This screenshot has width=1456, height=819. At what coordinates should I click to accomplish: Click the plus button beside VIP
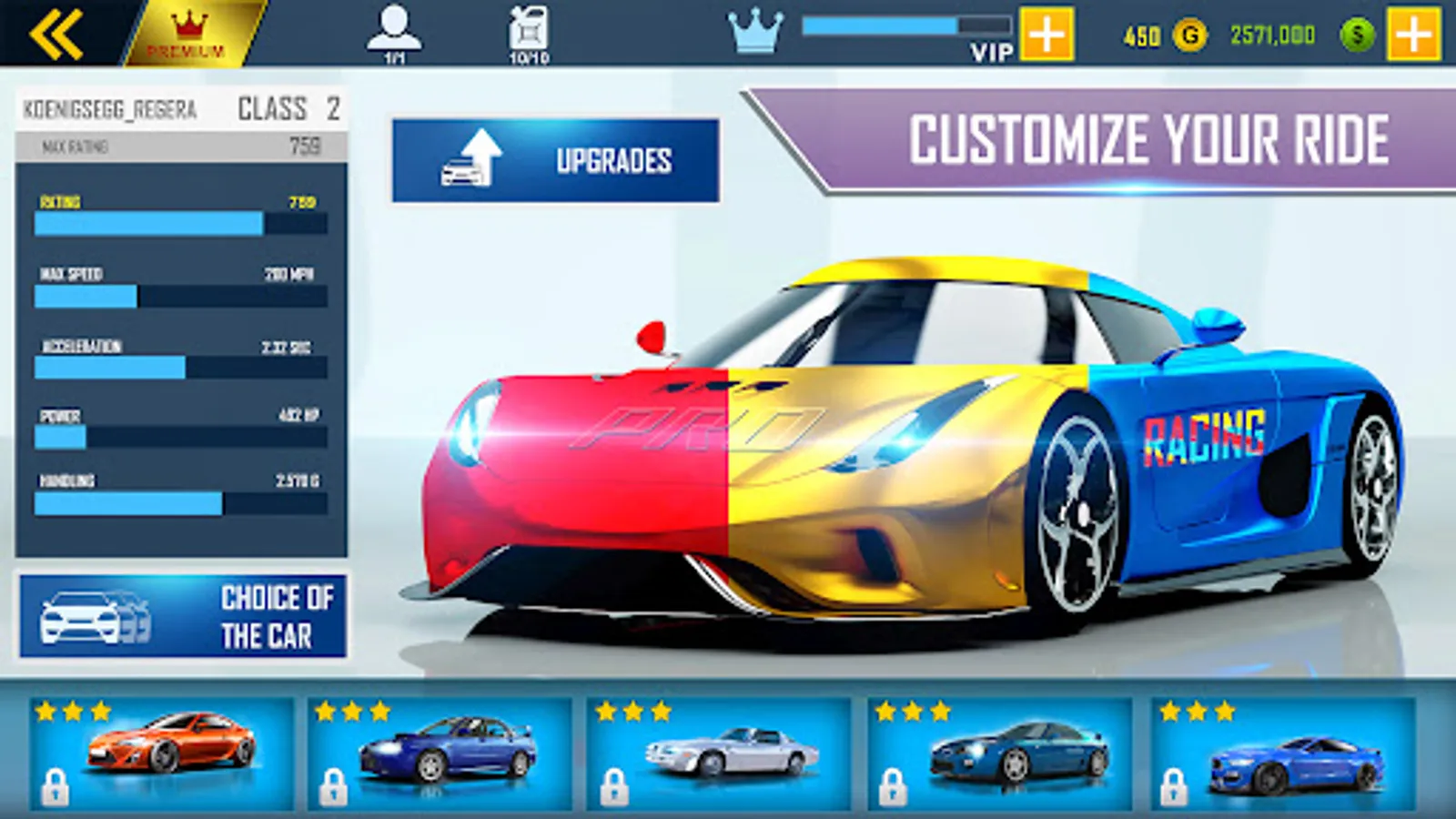pyautogui.click(x=1046, y=35)
